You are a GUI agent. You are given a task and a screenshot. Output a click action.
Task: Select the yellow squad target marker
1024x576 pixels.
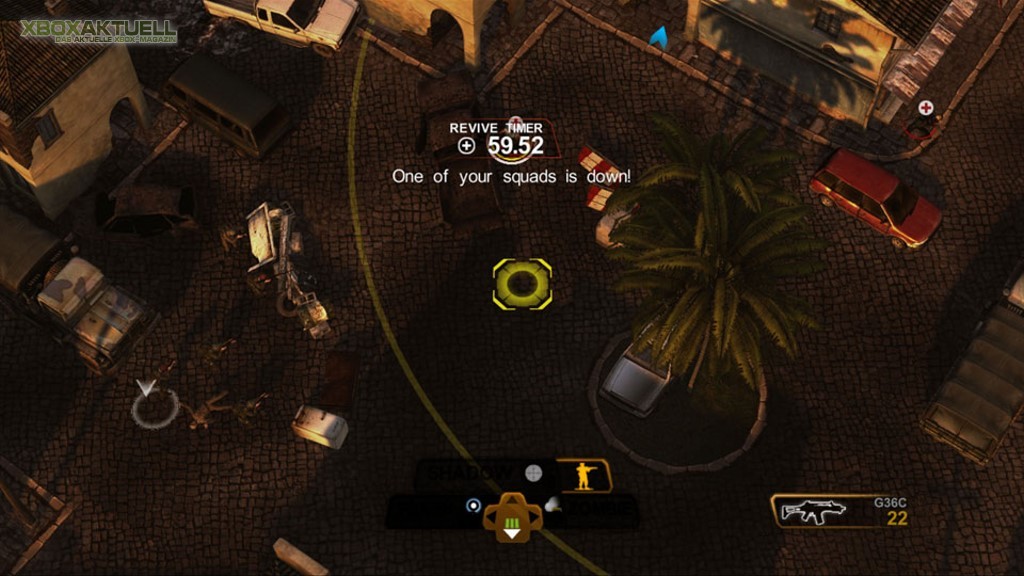(x=522, y=283)
